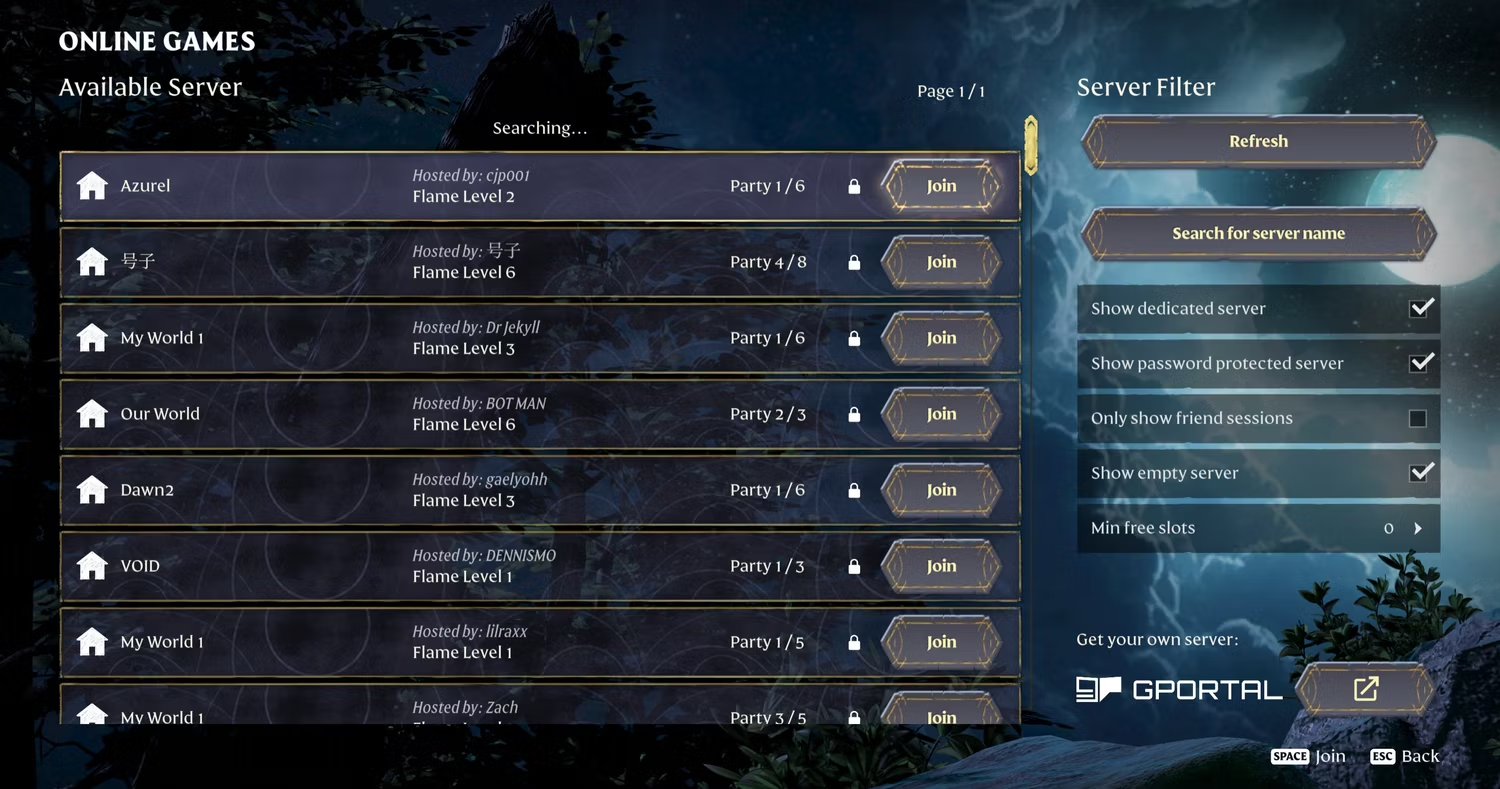Join the server hosted by lilraxx

(x=941, y=642)
